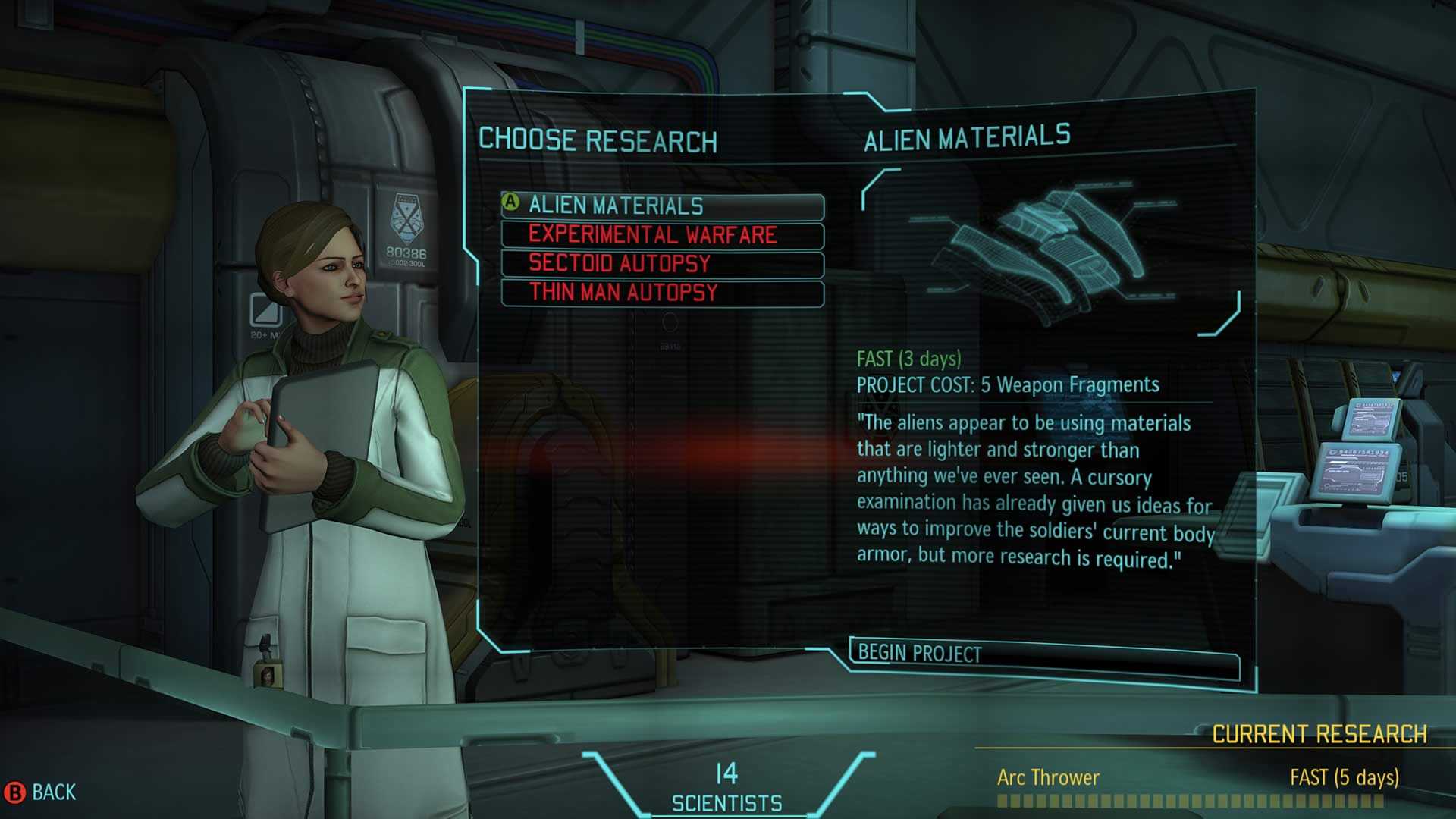Viewport: 1456px width, 819px height.
Task: Click the red B Back button icon
Action: pos(17,792)
